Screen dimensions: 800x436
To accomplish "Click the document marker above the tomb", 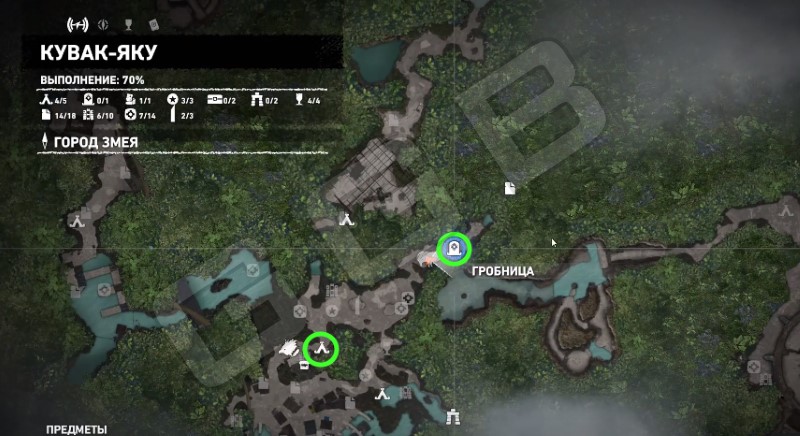I will pos(509,188).
